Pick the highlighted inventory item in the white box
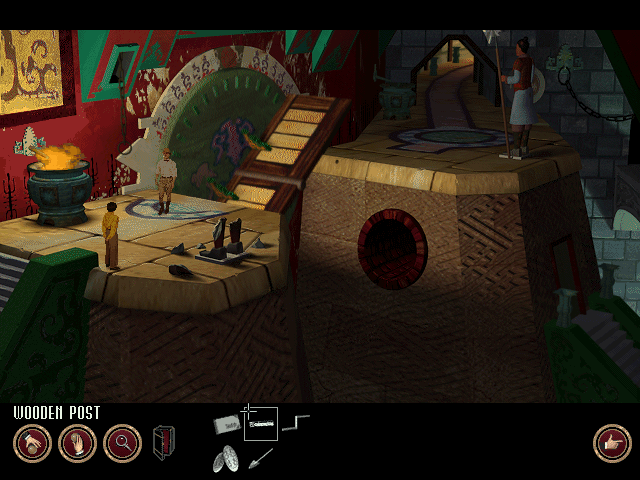 262,425
